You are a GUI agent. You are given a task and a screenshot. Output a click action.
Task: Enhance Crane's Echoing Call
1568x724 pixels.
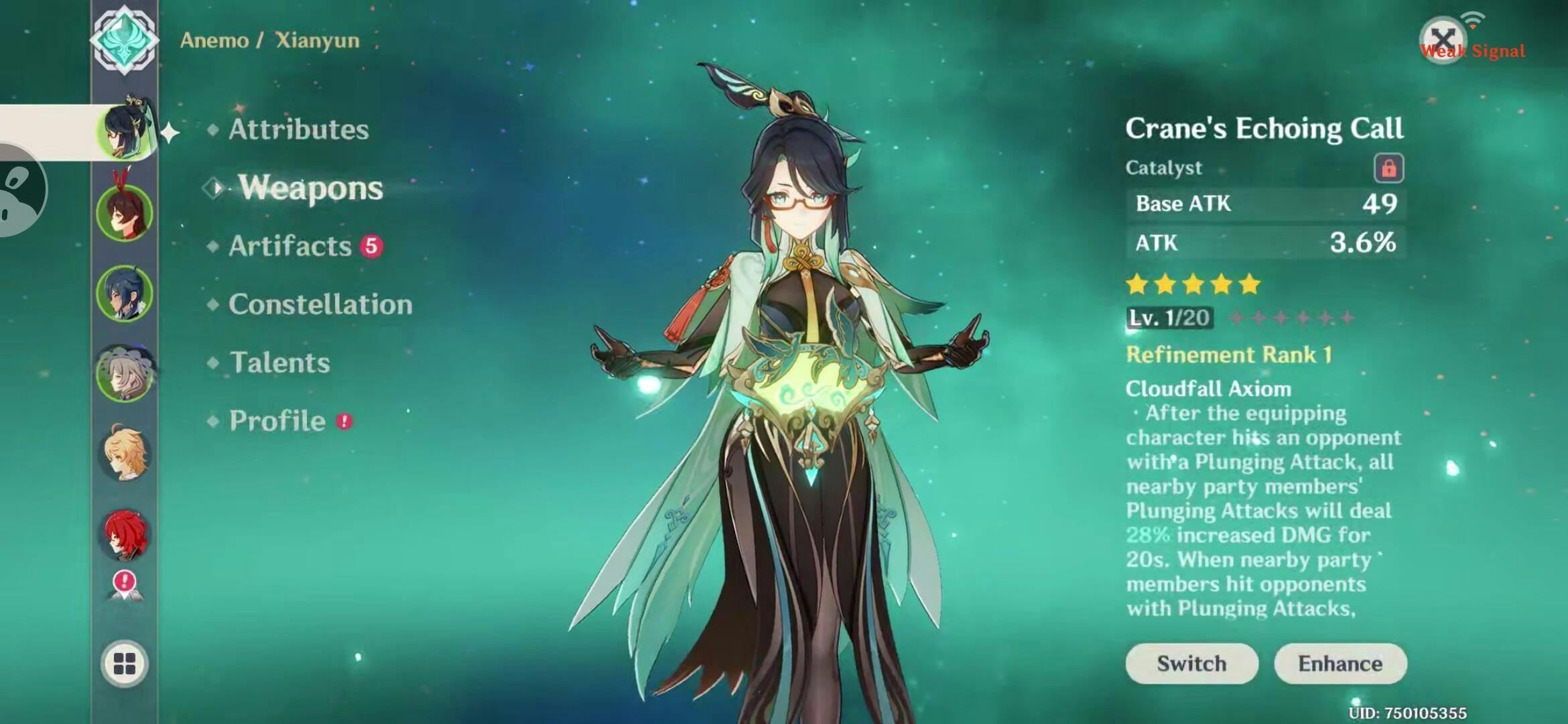click(x=1340, y=664)
